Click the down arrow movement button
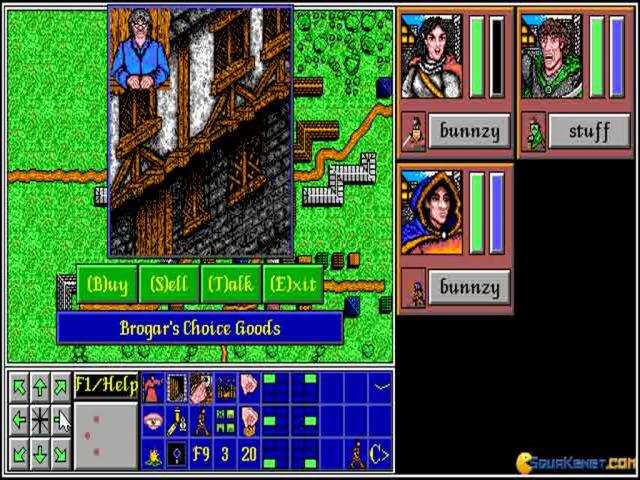640x480 pixels. tap(40, 455)
